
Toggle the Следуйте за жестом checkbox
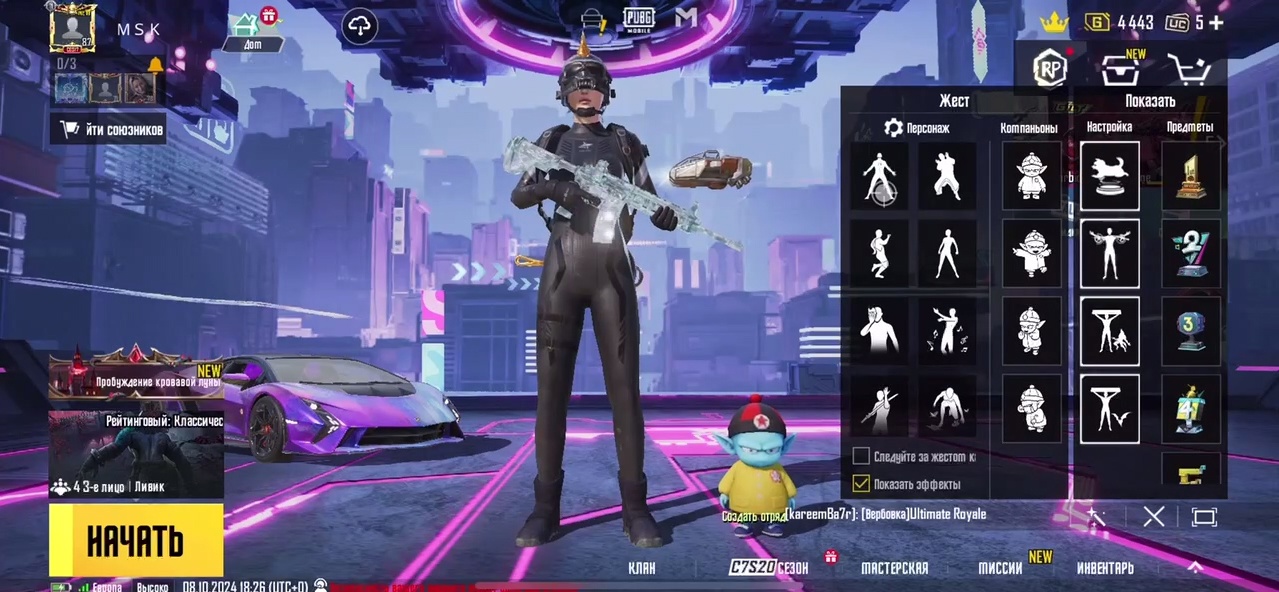tap(861, 456)
